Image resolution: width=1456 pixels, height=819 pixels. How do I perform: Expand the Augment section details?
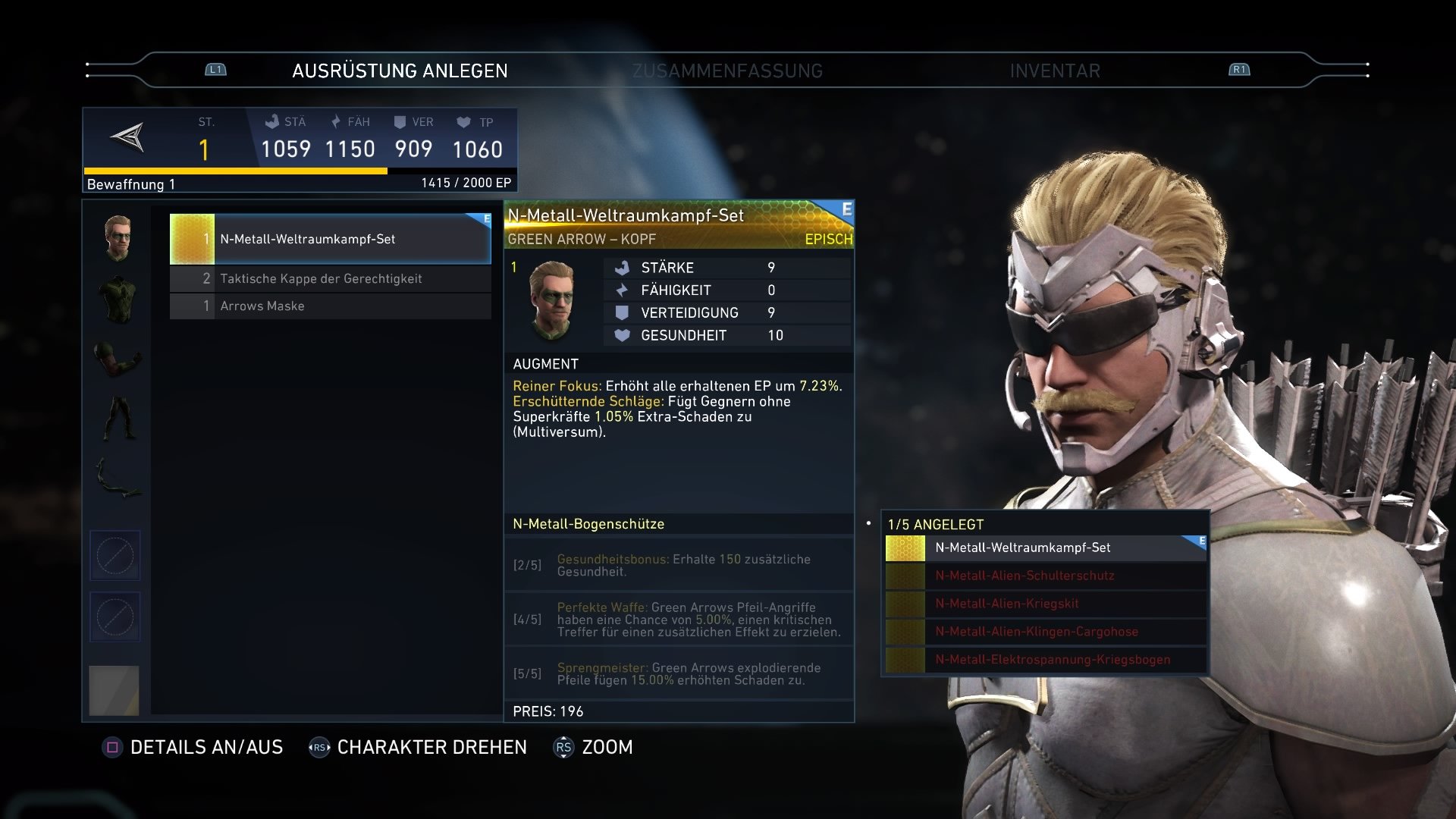point(544,363)
